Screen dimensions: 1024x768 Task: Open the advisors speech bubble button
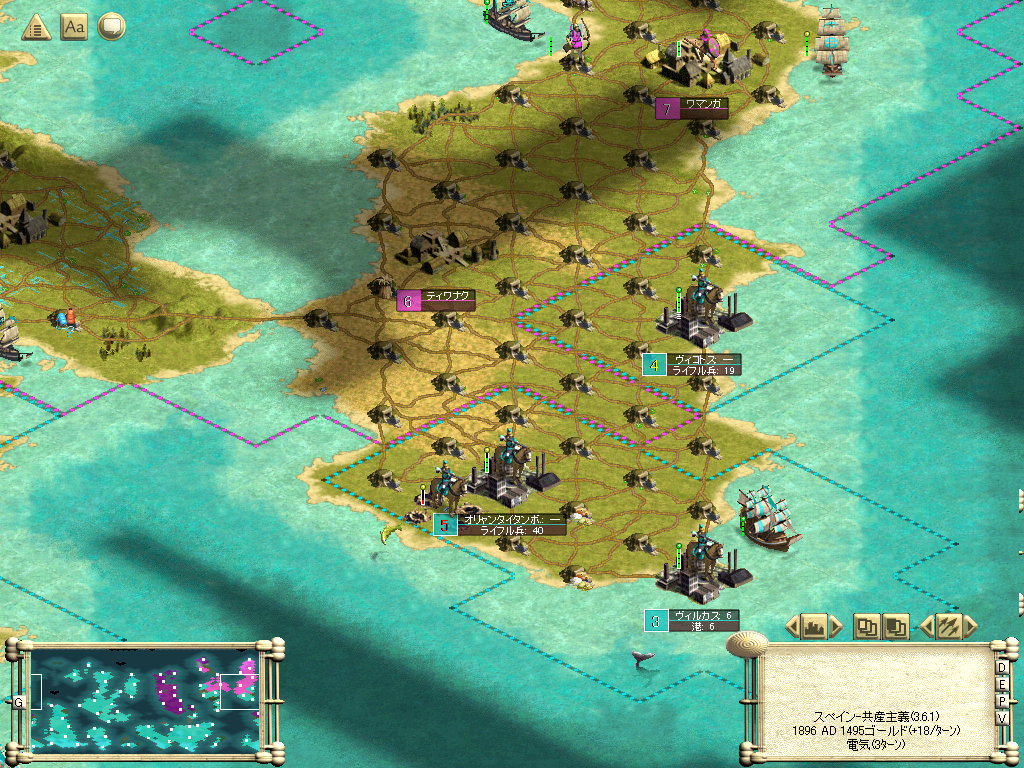[x=111, y=27]
